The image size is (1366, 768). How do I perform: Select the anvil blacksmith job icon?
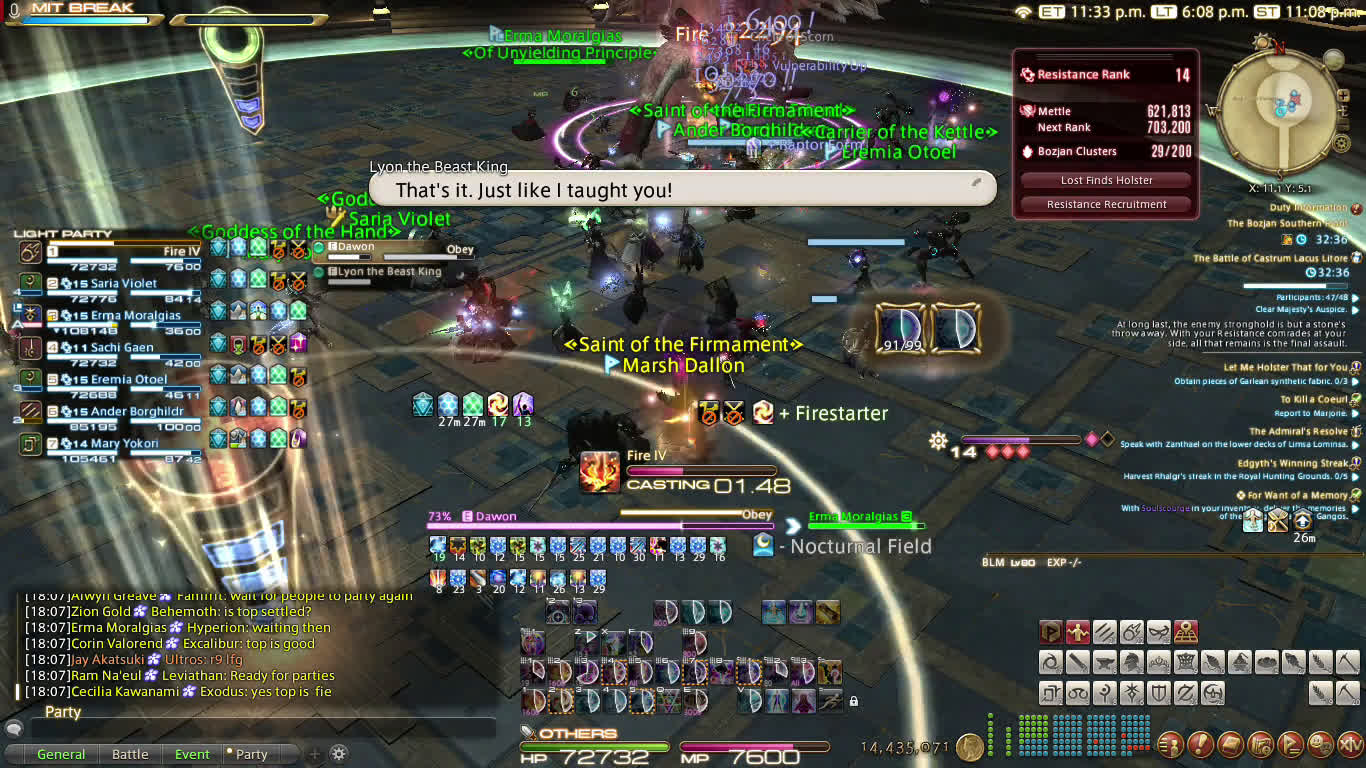coord(1103,661)
